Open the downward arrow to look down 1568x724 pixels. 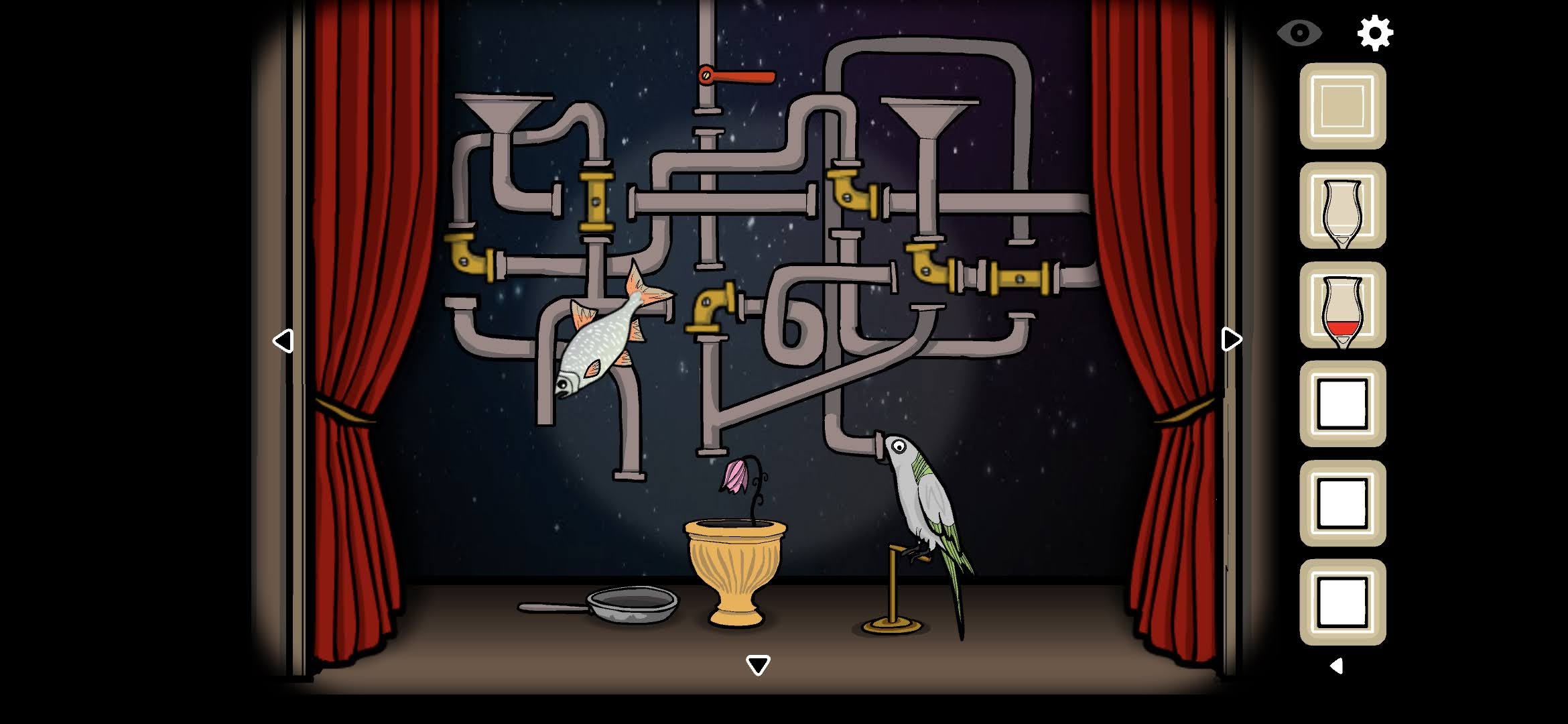757,664
